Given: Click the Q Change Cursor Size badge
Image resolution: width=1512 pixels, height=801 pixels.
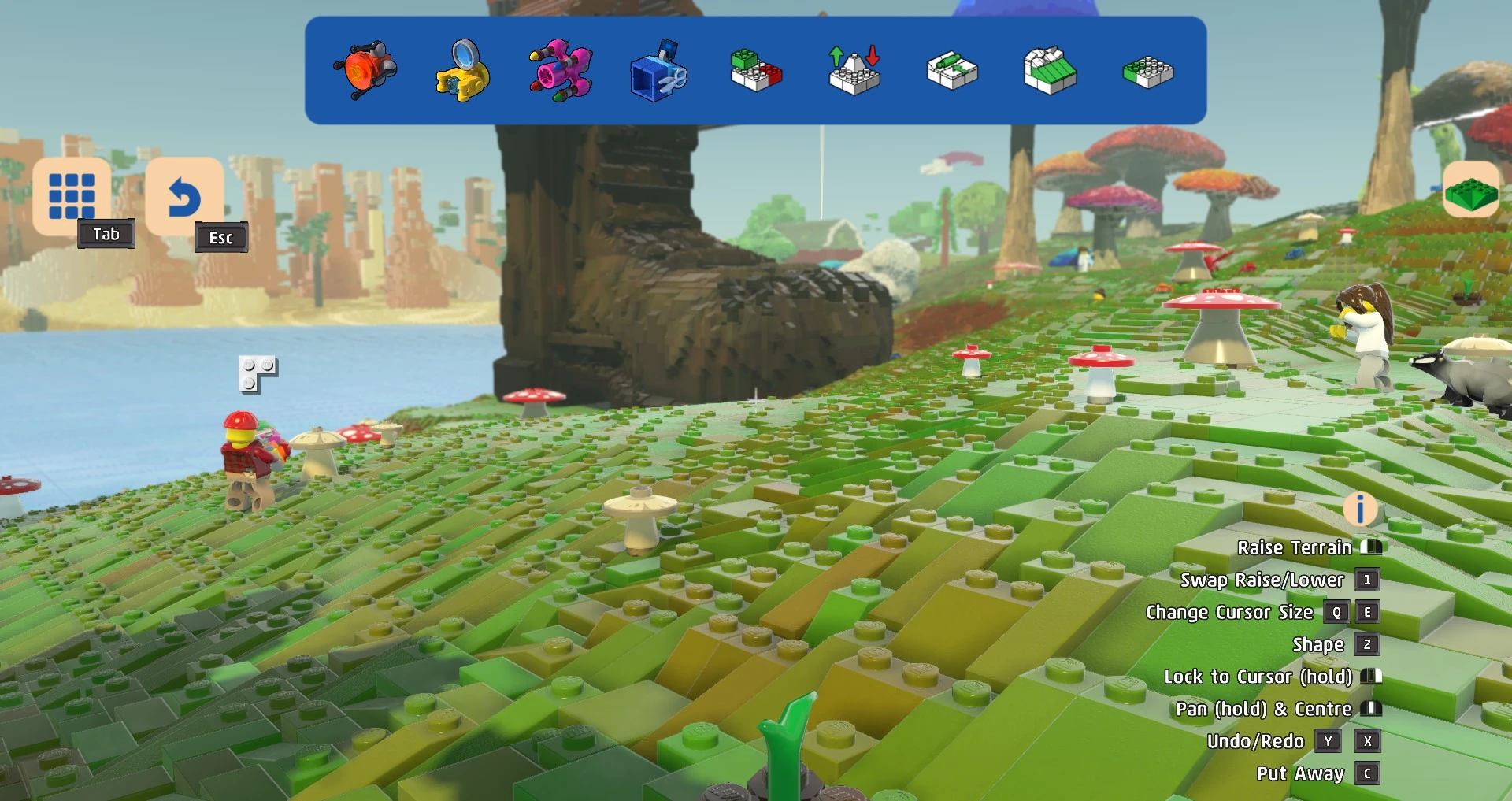Looking at the screenshot, I should tap(1335, 612).
